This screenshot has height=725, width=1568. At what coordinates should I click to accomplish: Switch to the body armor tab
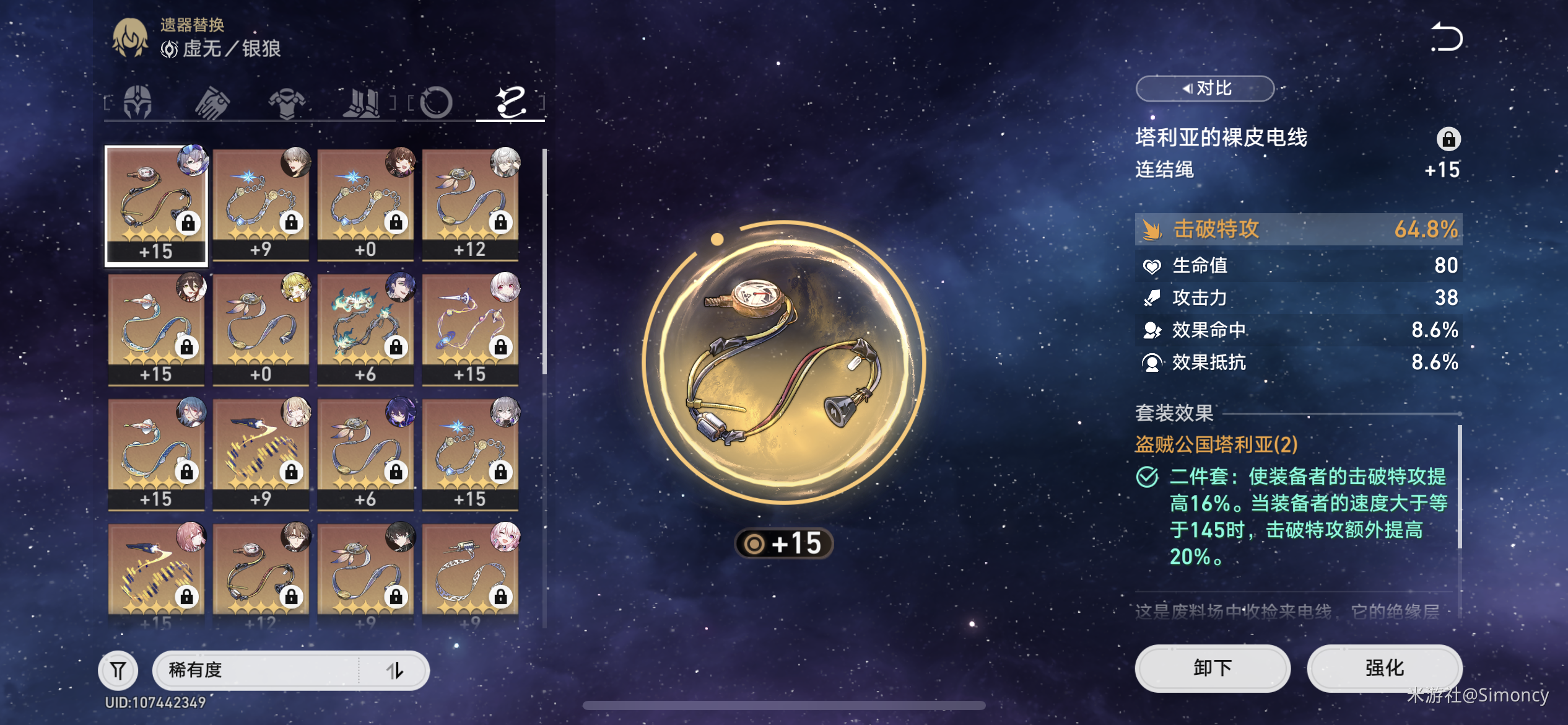286,102
